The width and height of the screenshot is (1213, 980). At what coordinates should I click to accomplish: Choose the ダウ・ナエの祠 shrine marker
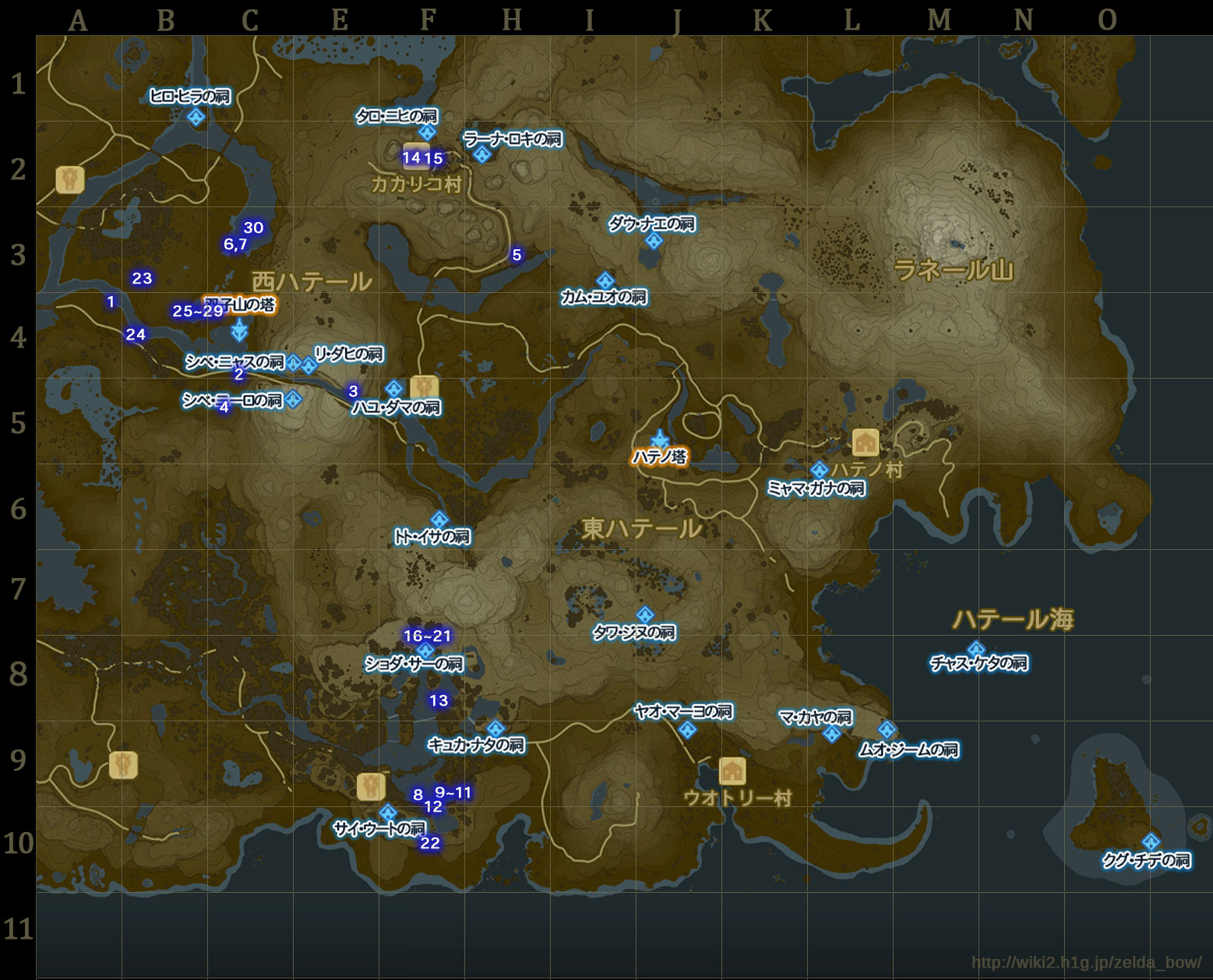(654, 241)
